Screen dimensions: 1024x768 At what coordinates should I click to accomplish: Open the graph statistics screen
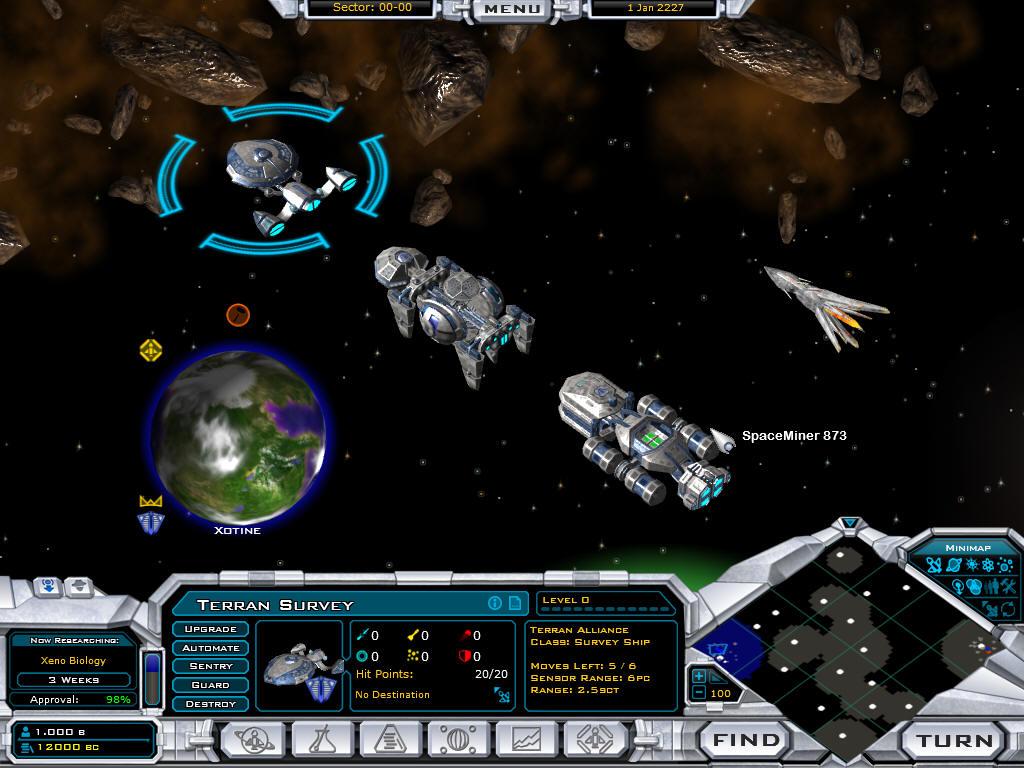click(527, 740)
